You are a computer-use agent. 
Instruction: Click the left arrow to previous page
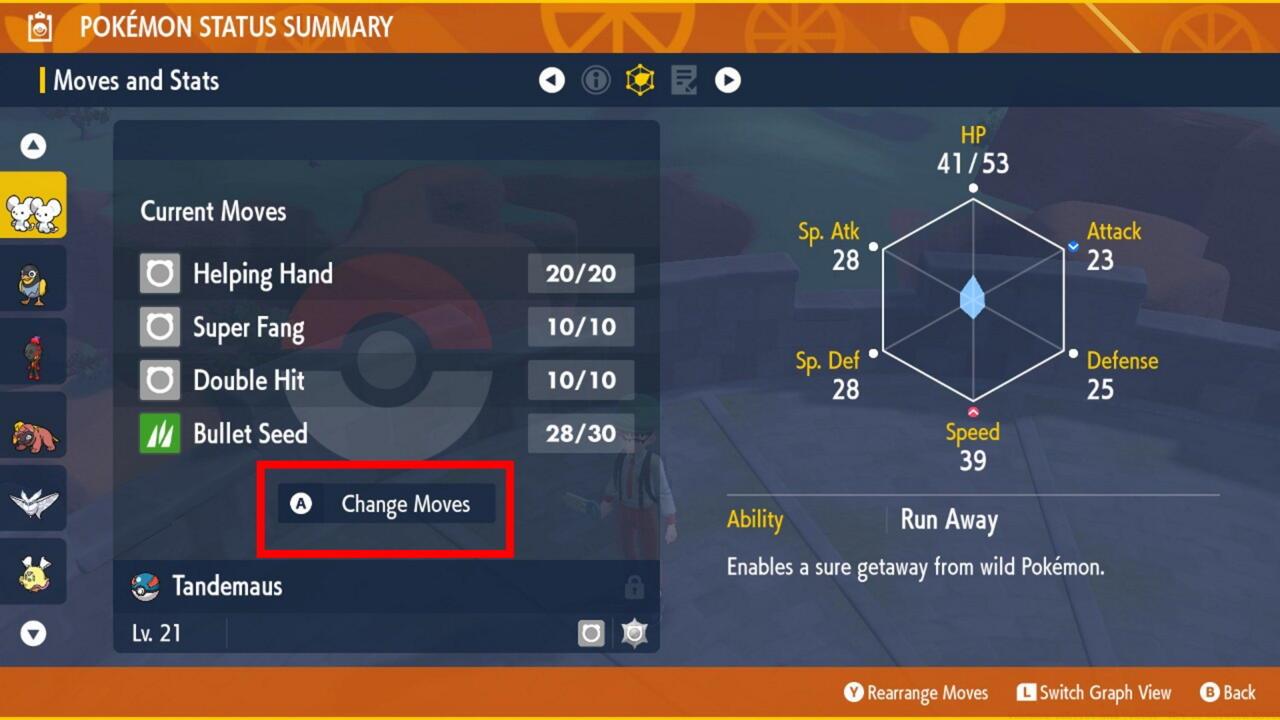pyautogui.click(x=552, y=80)
